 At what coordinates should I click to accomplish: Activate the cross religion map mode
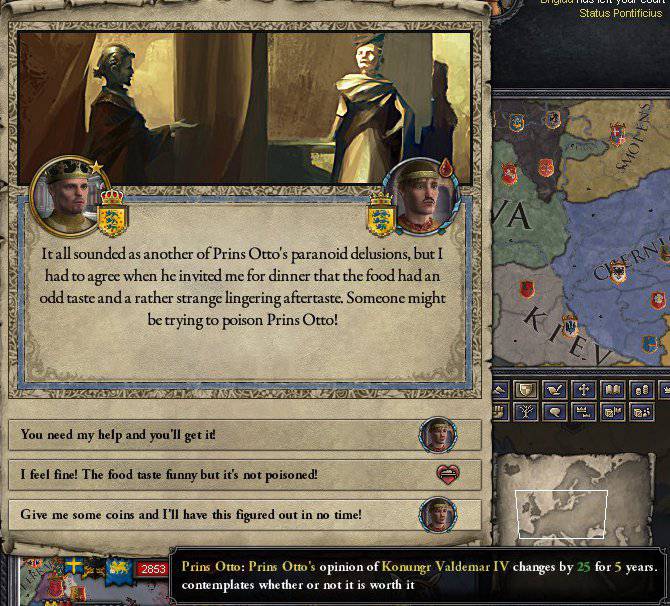pos(584,390)
